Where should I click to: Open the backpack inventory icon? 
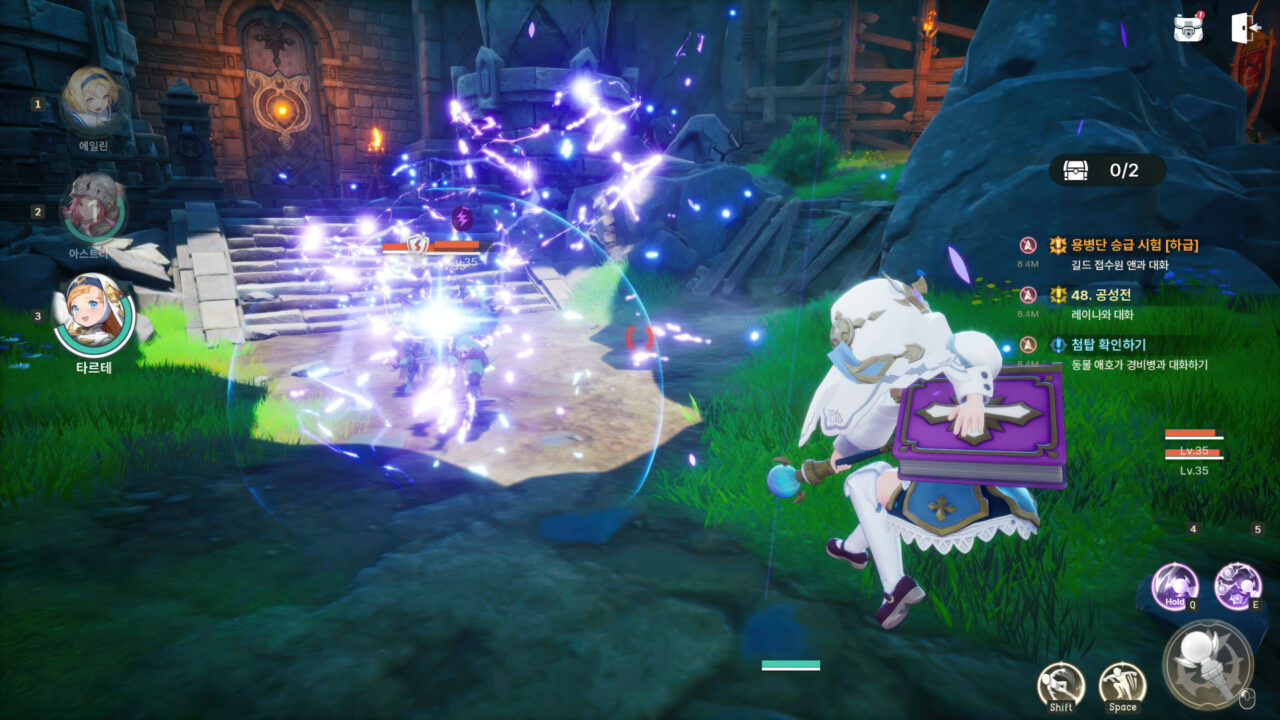coord(1189,28)
